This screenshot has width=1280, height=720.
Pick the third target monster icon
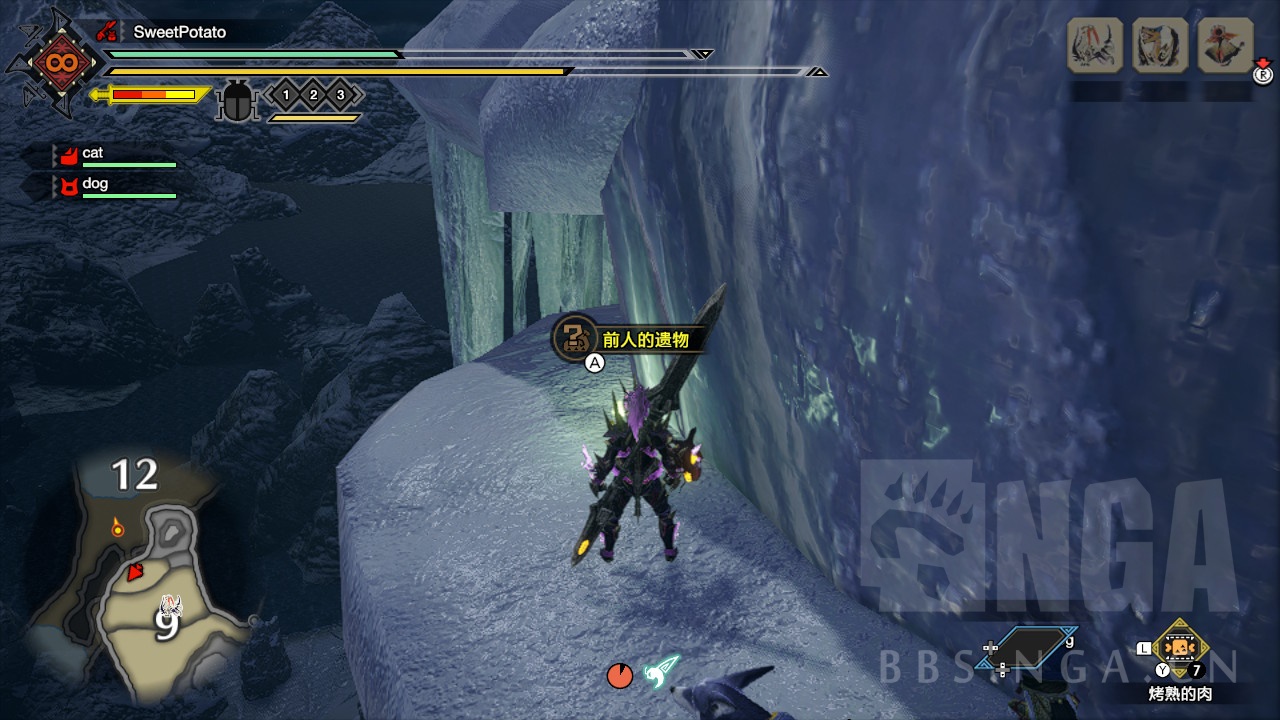click(x=1225, y=45)
